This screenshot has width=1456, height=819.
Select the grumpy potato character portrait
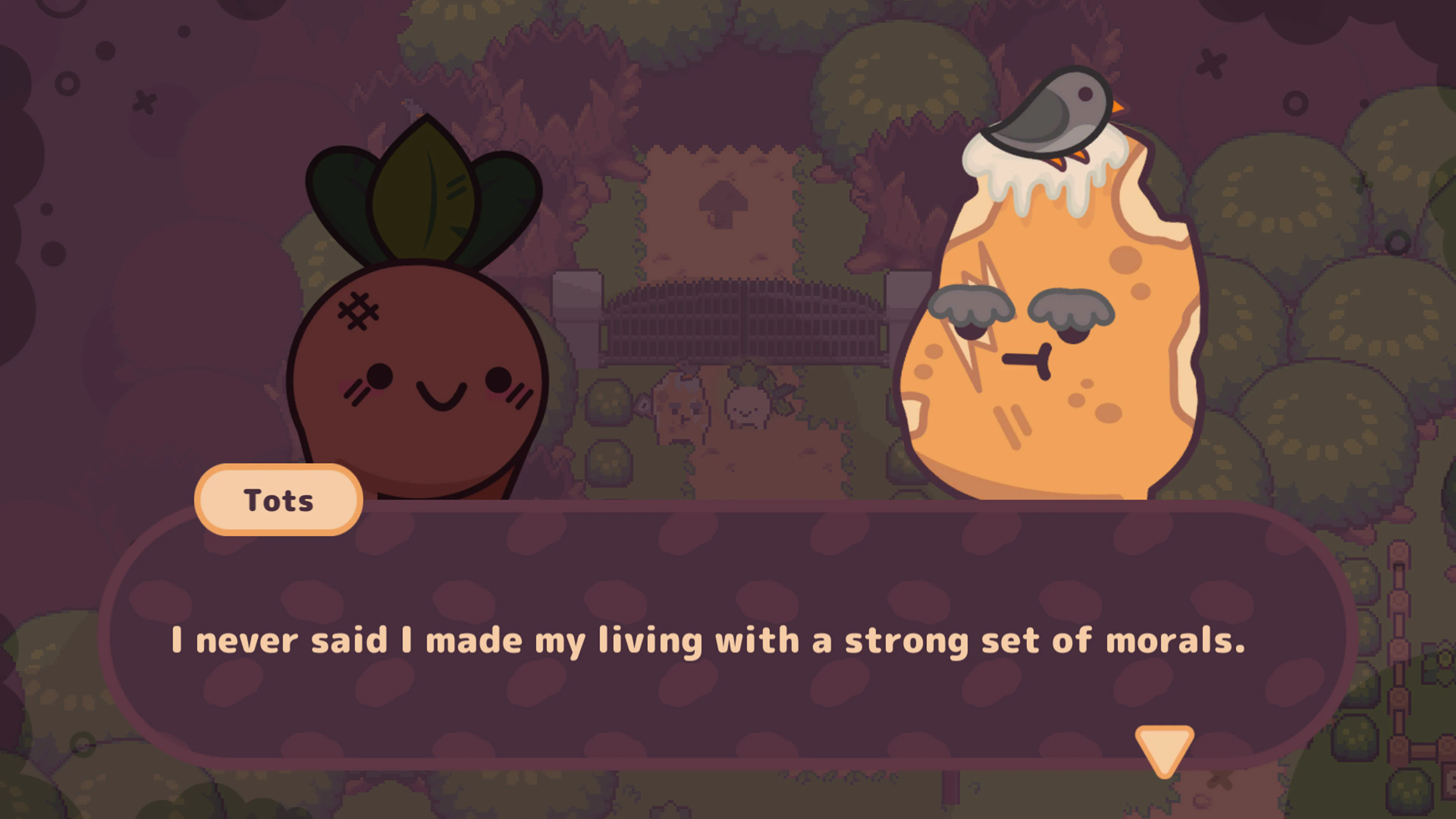(1057, 339)
